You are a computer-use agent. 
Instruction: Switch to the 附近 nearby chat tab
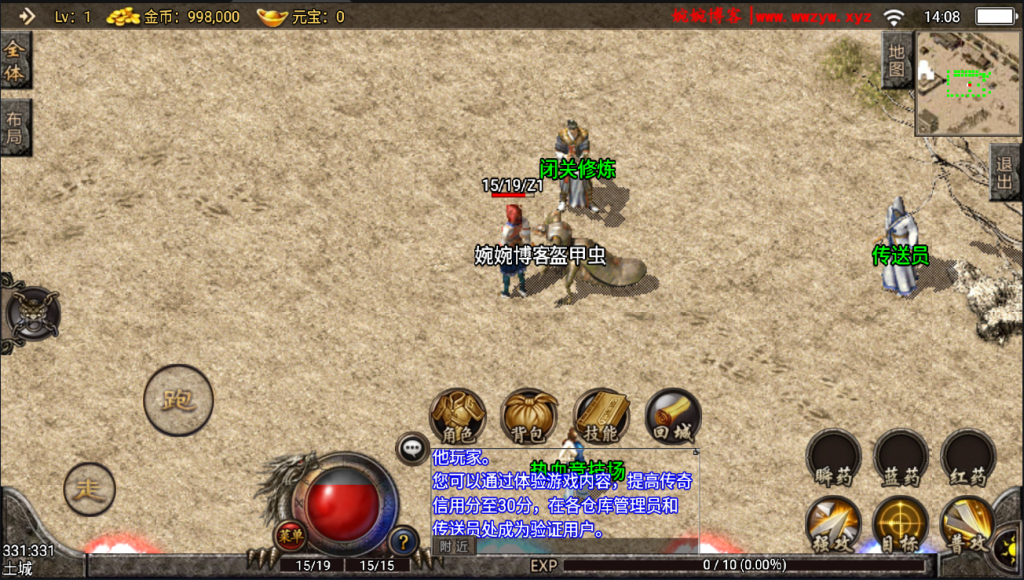coord(454,546)
